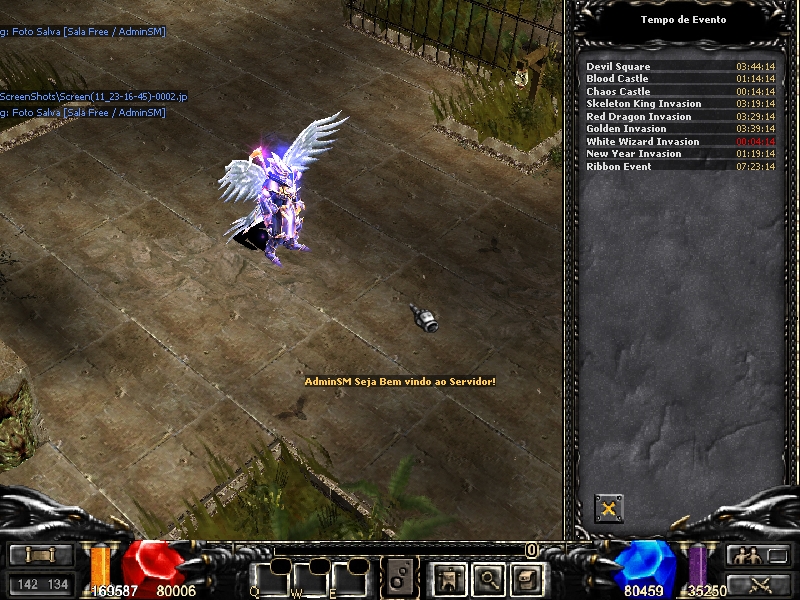Click the magnifying glass button
Viewport: 800px width, 600px height.
[x=488, y=577]
